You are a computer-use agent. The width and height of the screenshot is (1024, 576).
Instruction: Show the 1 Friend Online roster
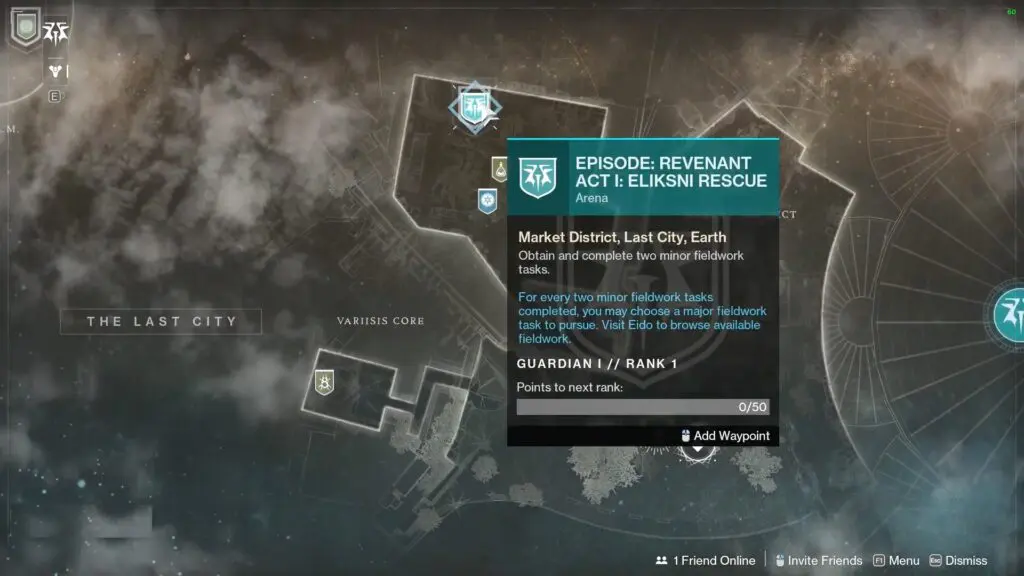click(706, 561)
